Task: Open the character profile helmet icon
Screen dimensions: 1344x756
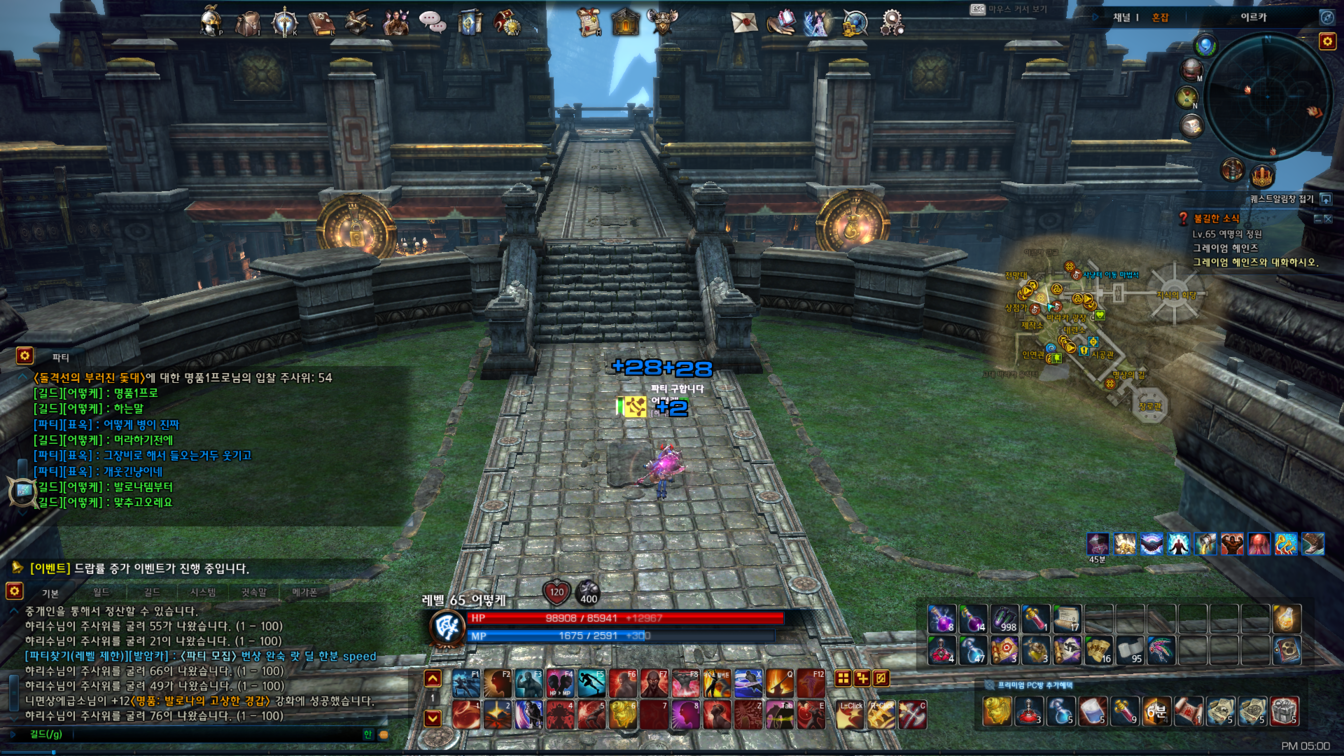Action: click(210, 22)
